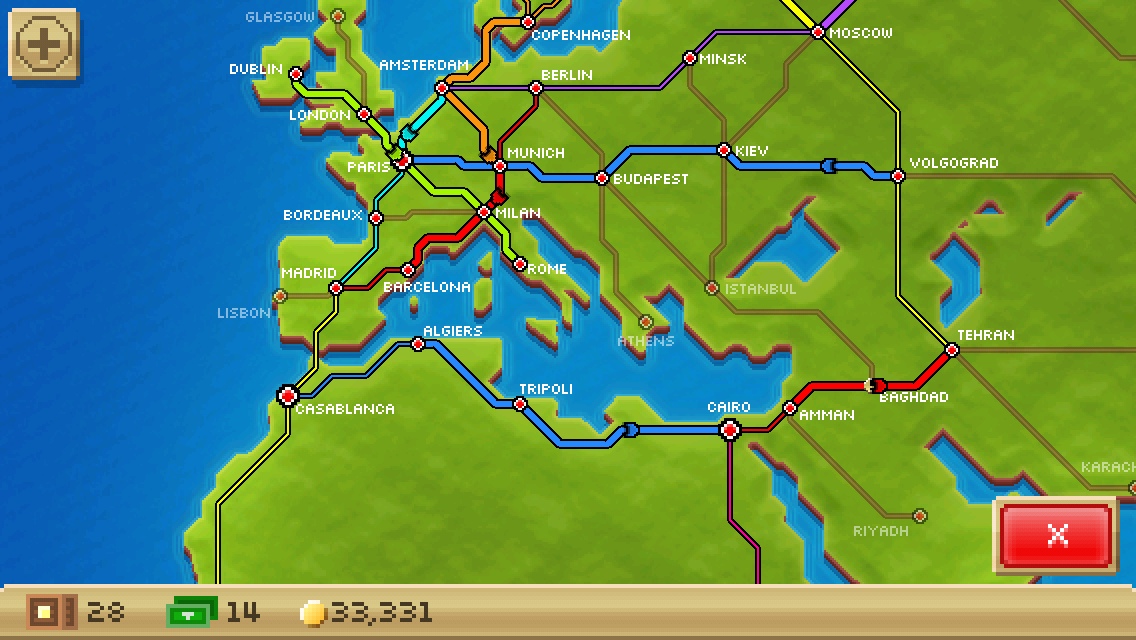Close the map with the red X
The width and height of the screenshot is (1136, 640).
click(x=1056, y=535)
